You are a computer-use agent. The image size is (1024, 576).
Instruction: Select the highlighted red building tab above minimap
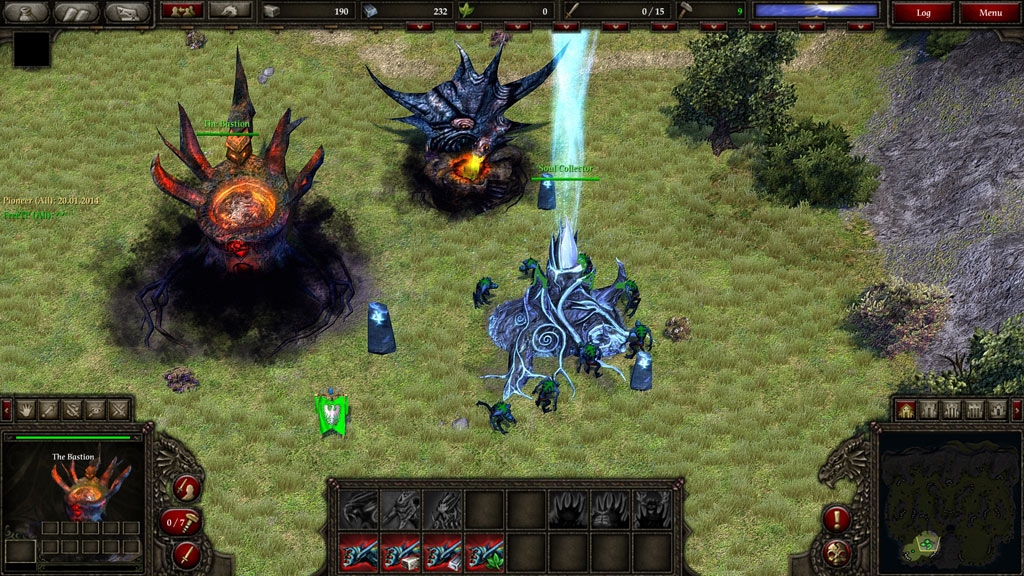pyautogui.click(x=906, y=409)
